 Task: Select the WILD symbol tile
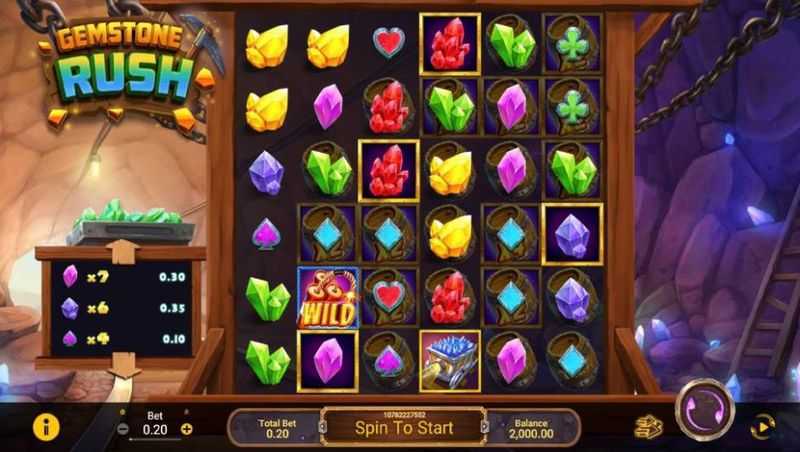pyautogui.click(x=327, y=297)
